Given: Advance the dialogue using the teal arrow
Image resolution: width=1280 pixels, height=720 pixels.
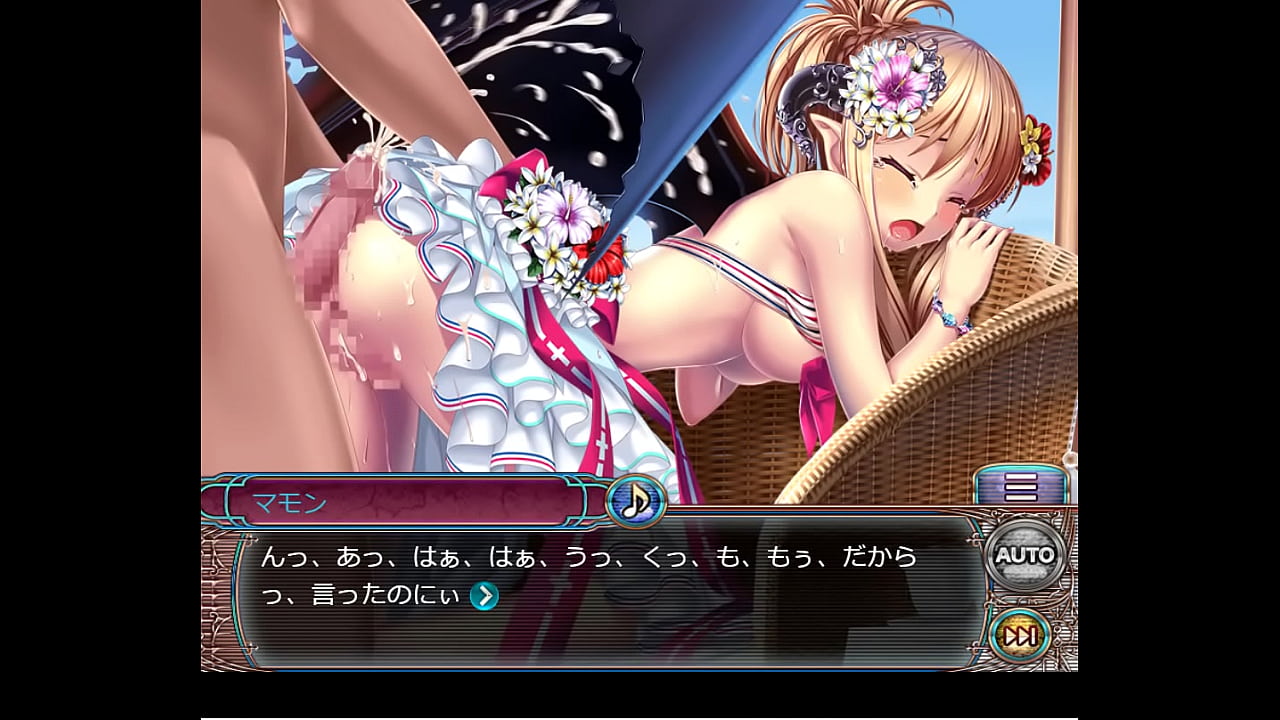Looking at the screenshot, I should [x=484, y=596].
